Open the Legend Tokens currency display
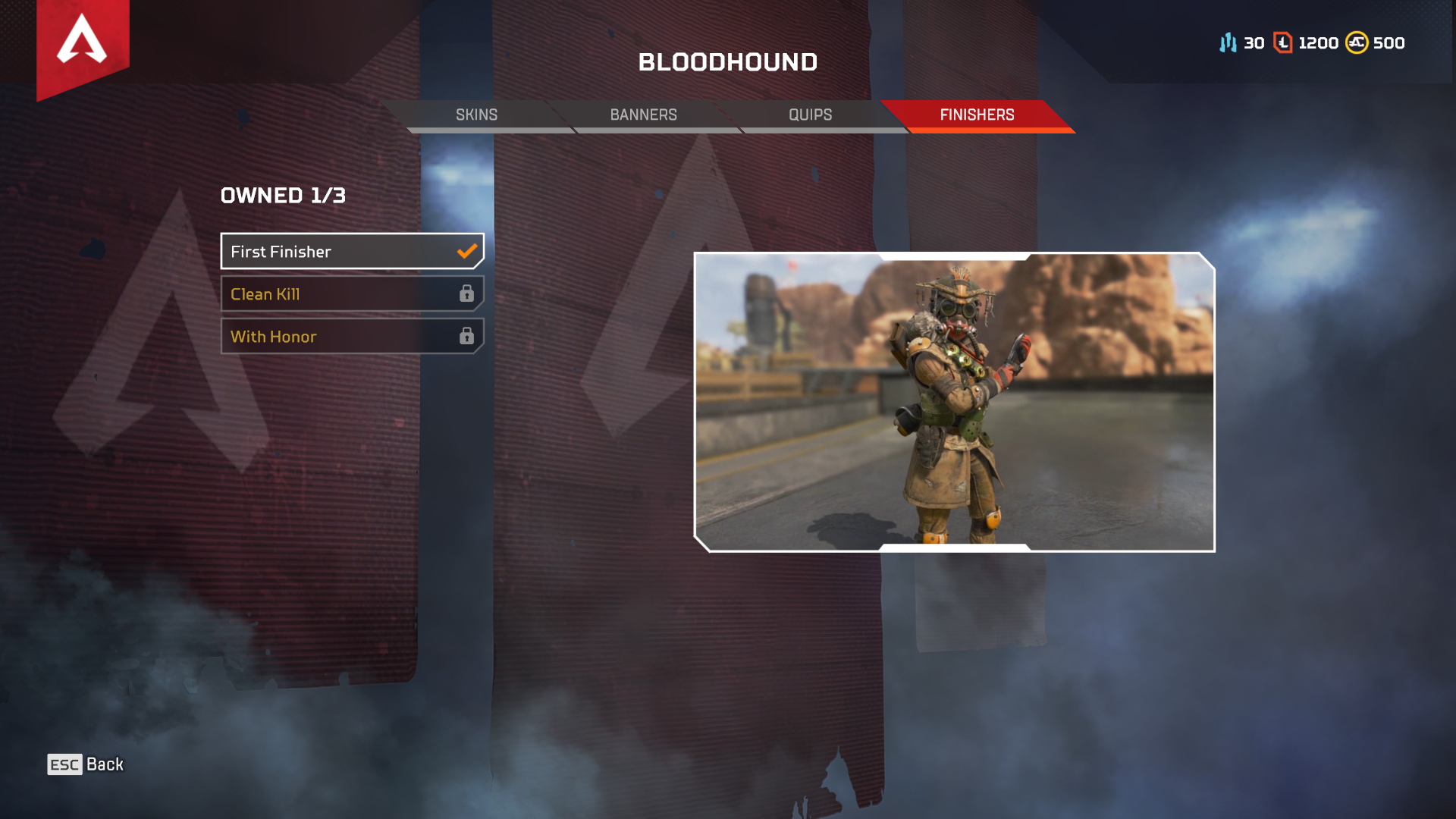The height and width of the screenshot is (819, 1456). pyautogui.click(x=1282, y=42)
